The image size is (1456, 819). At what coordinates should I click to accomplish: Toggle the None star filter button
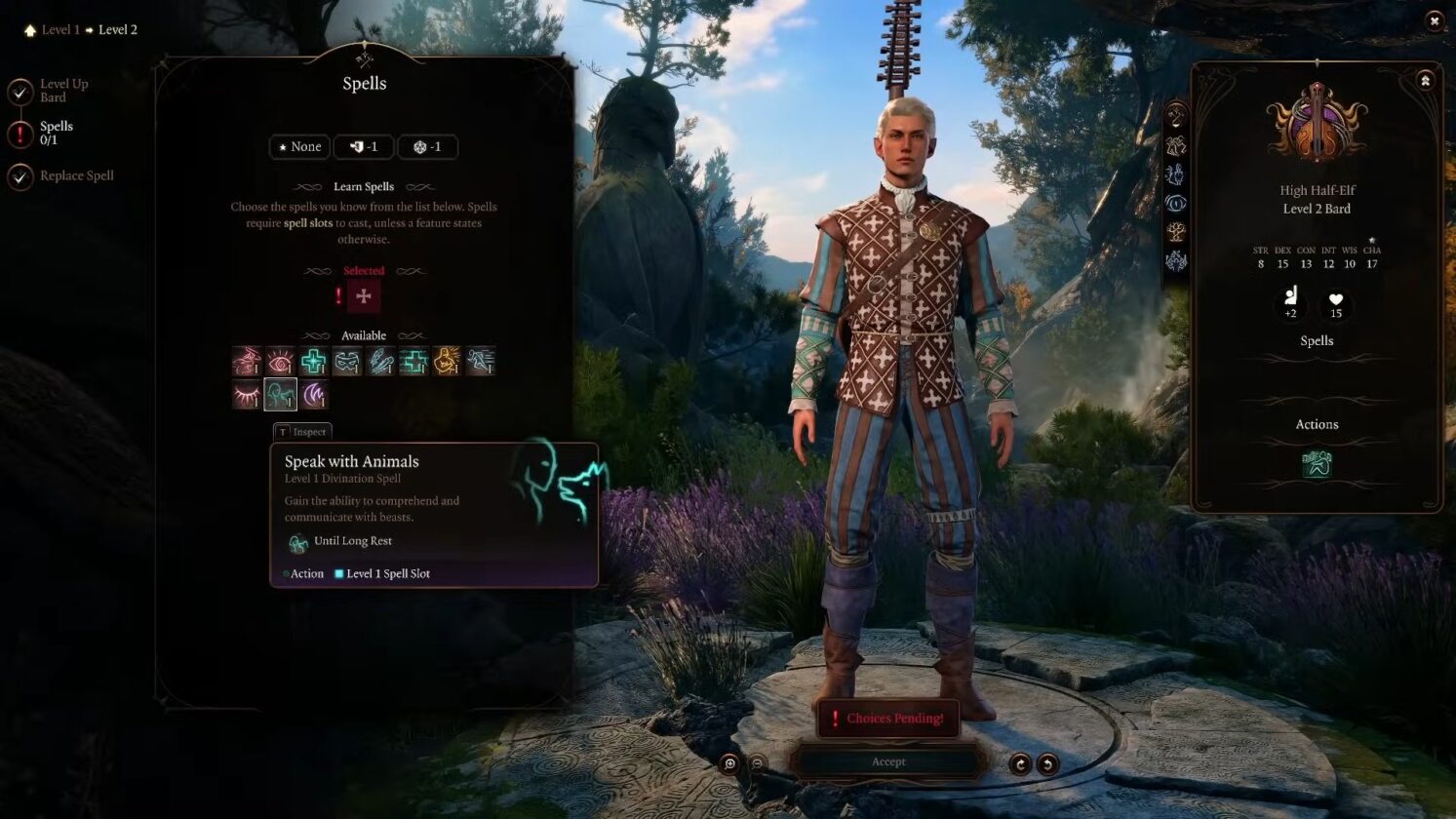tap(298, 147)
